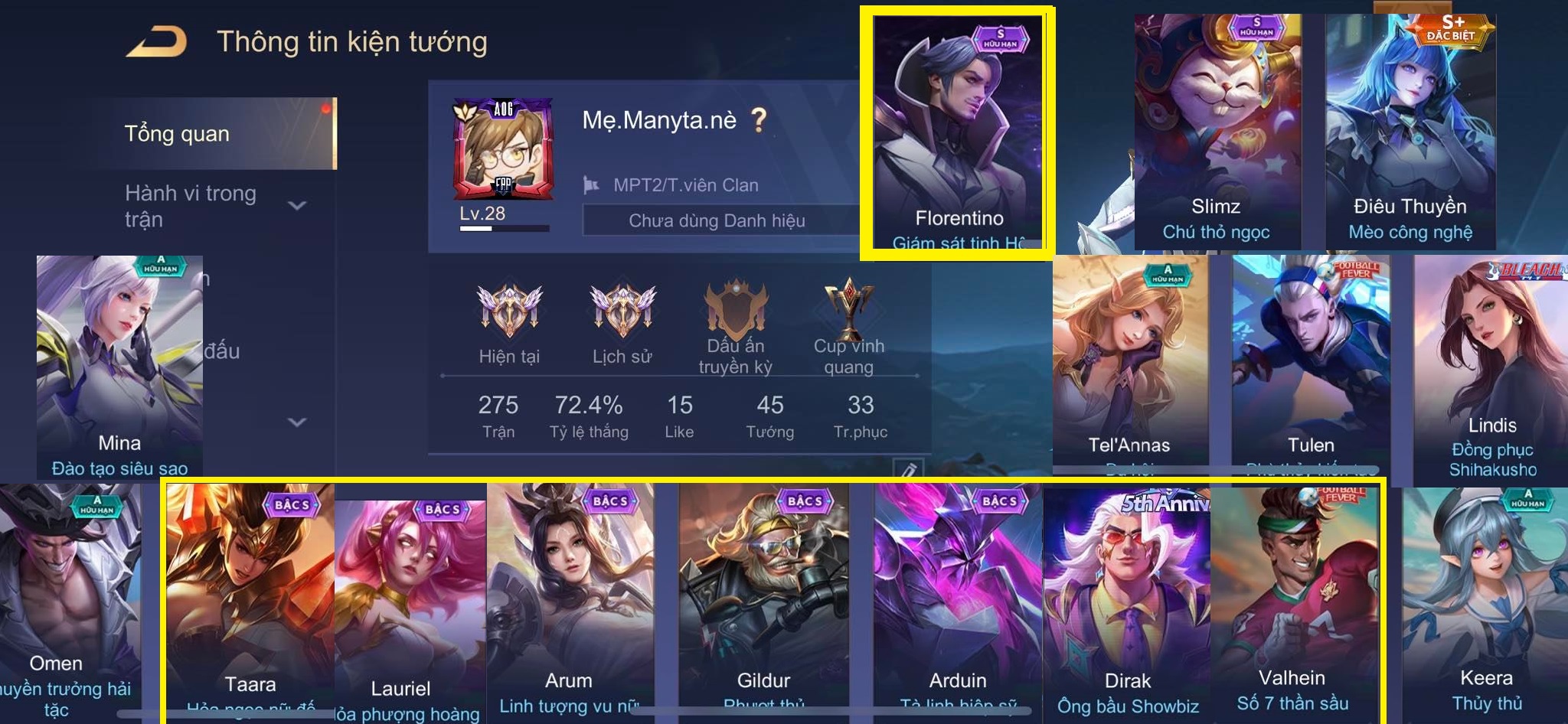Select the Tel'Annas skin card
This screenshot has width=1568, height=724.
point(1129,360)
